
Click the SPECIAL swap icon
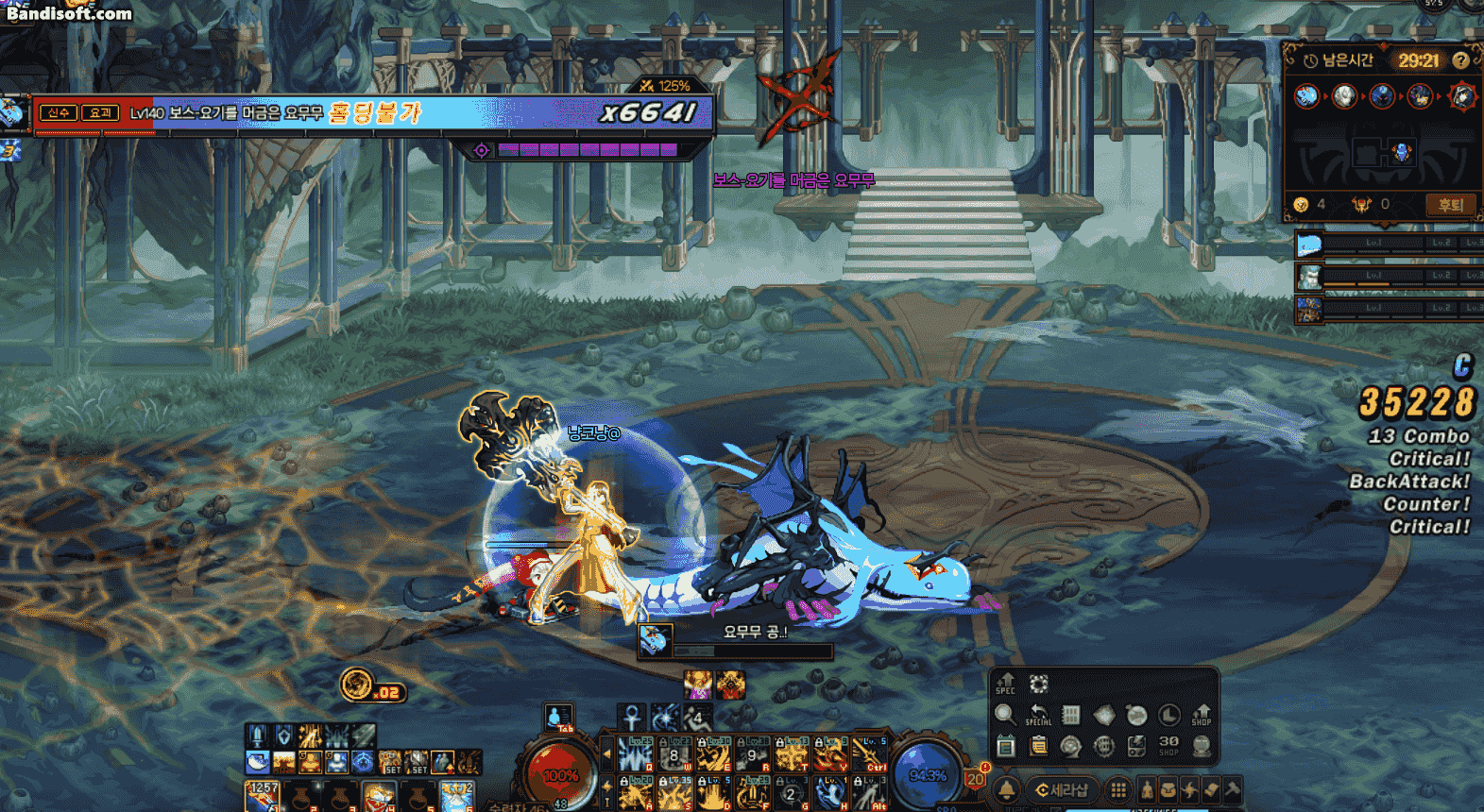pos(1038,715)
